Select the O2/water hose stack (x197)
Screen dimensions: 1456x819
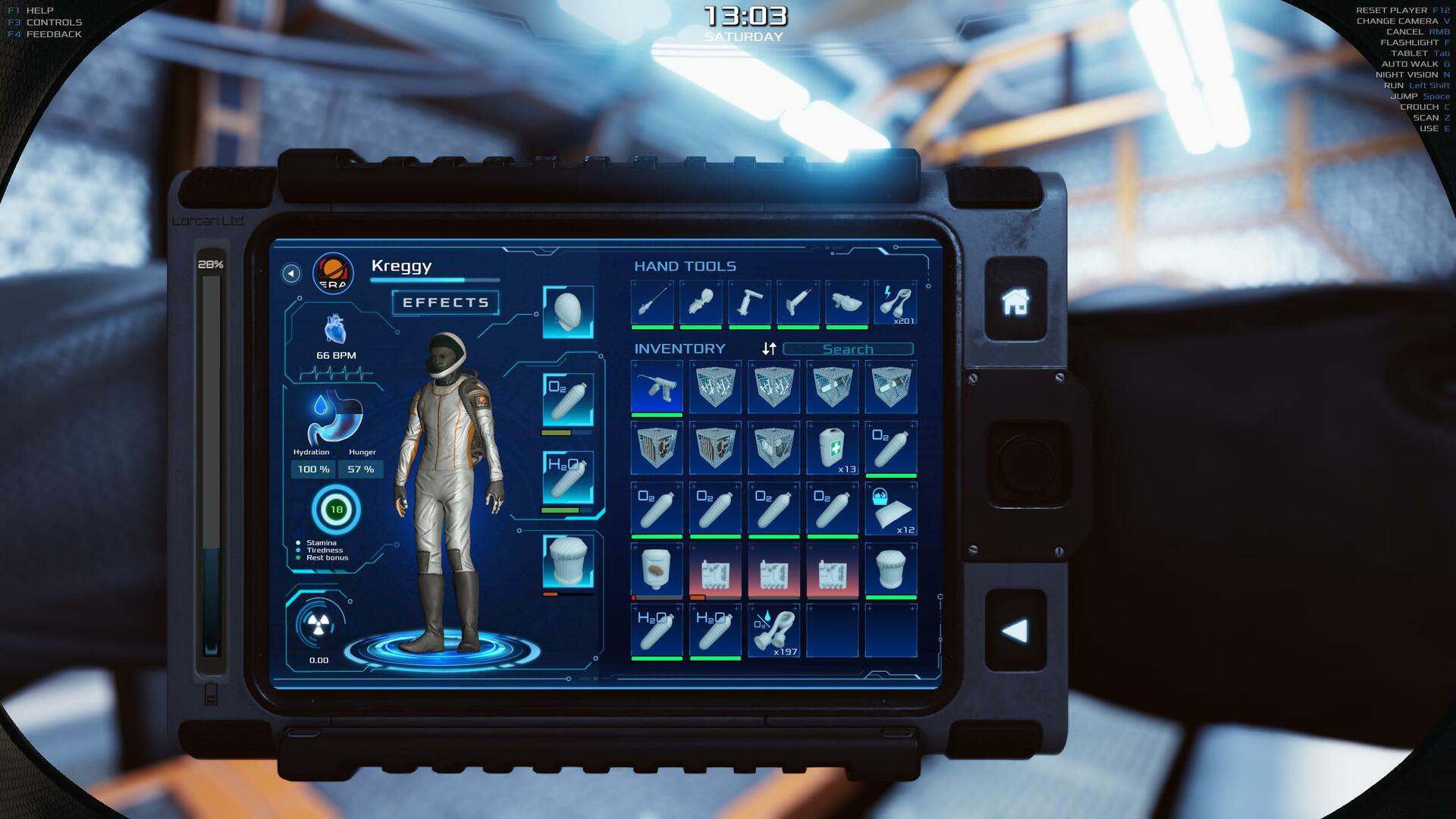(773, 630)
